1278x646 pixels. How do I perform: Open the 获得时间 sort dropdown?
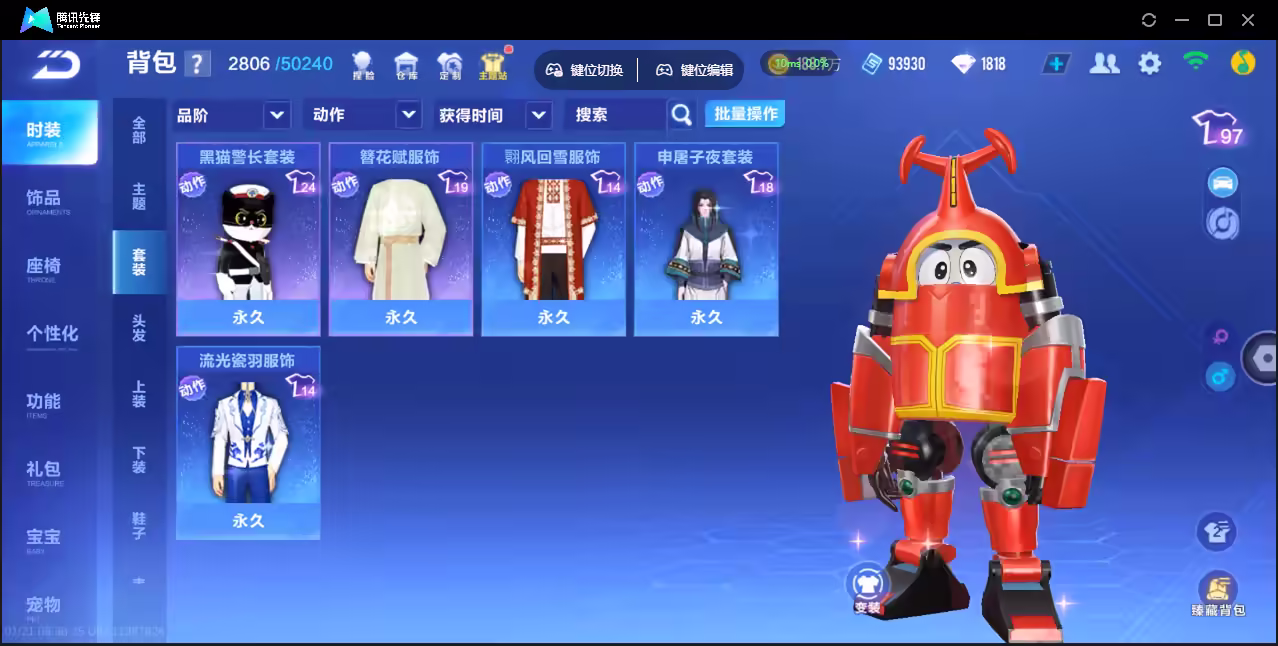(494, 115)
